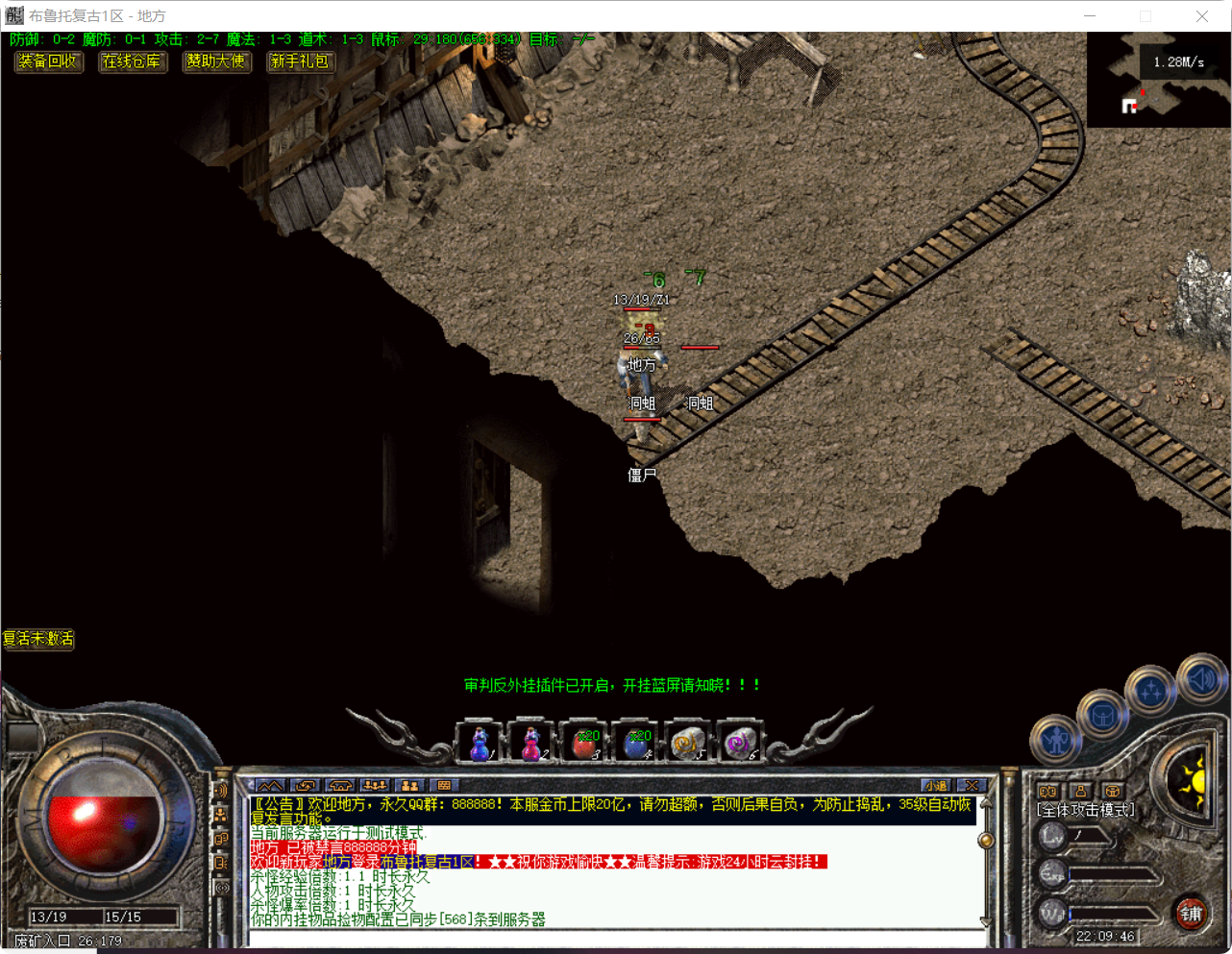Open the 在线仓库 online warehouse
This screenshot has height=954, width=1232.
click(x=132, y=61)
